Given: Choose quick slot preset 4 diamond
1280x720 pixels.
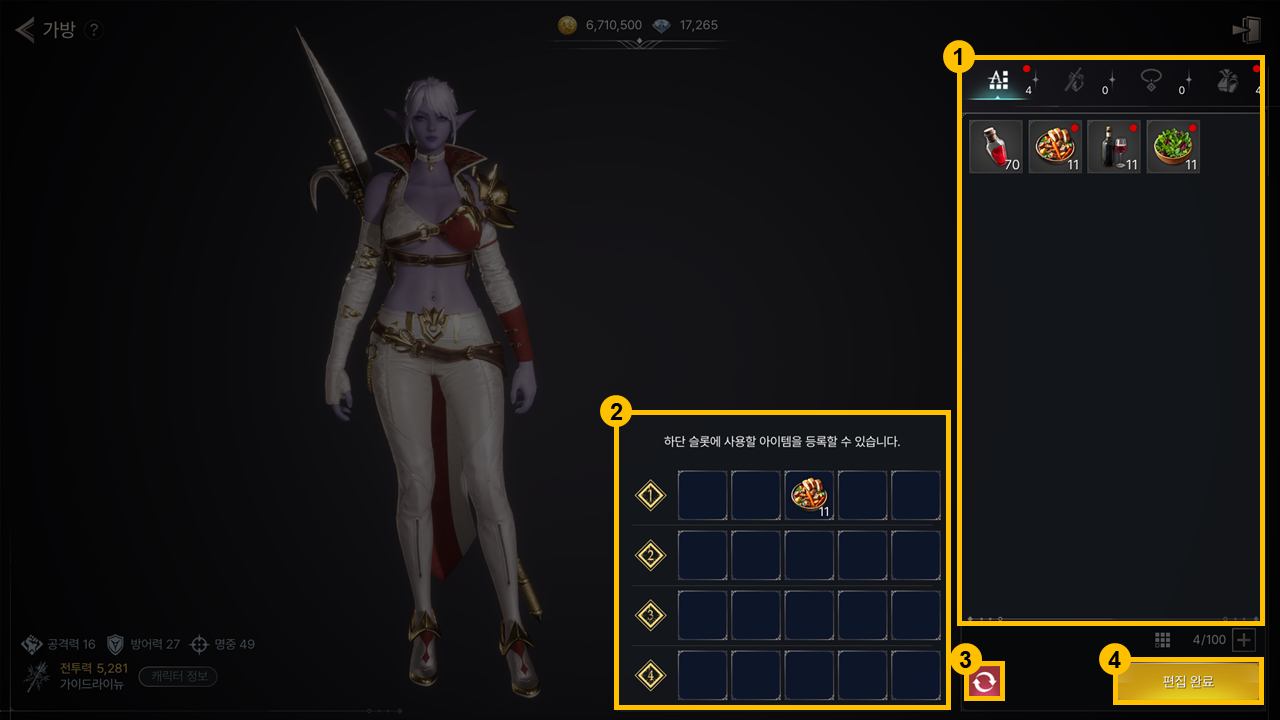Looking at the screenshot, I should (651, 676).
